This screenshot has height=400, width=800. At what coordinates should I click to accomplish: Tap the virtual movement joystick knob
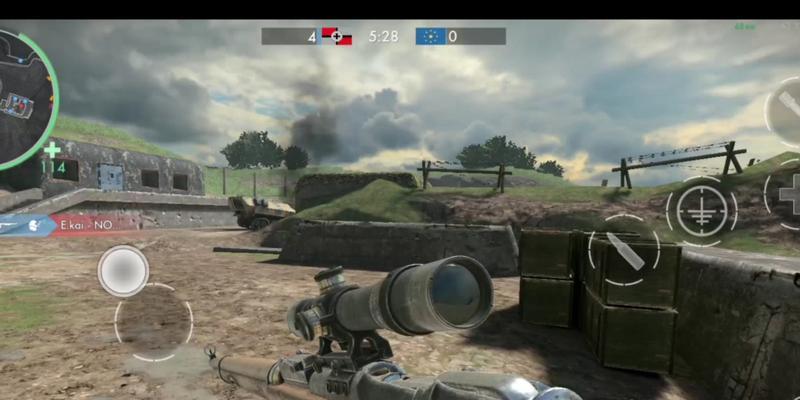[123, 270]
